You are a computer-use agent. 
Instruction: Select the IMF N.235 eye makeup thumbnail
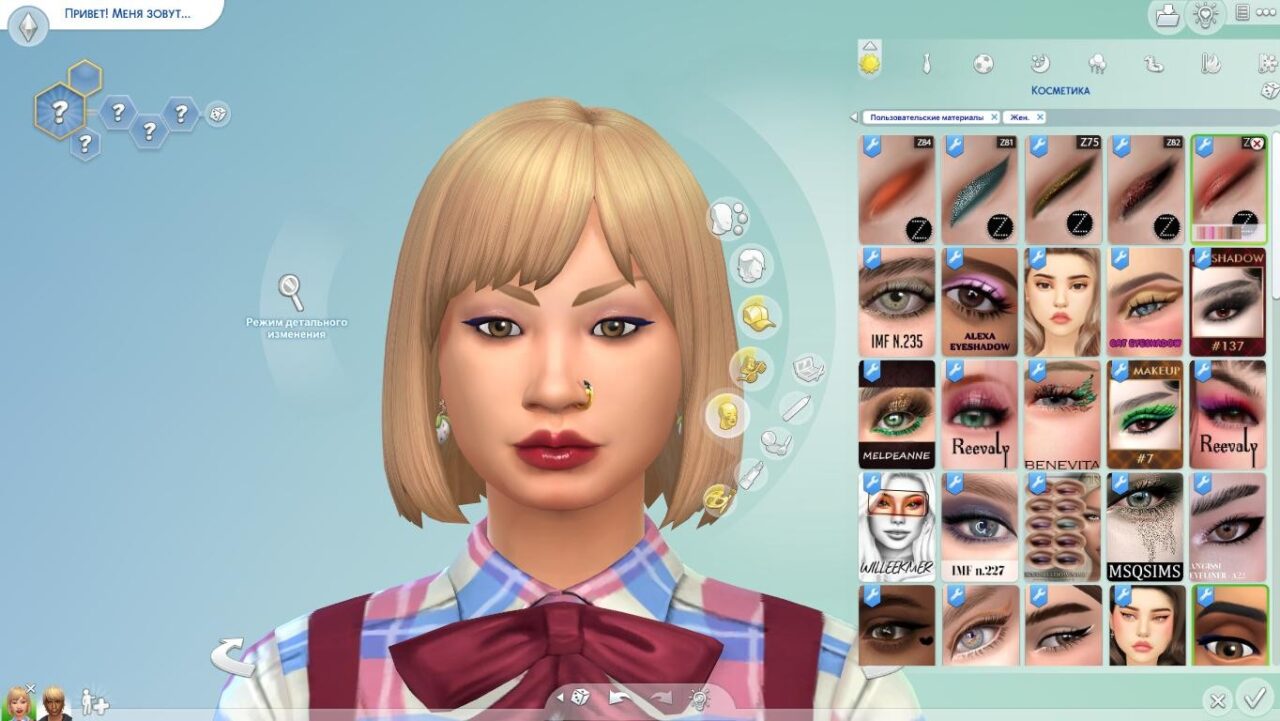point(896,302)
